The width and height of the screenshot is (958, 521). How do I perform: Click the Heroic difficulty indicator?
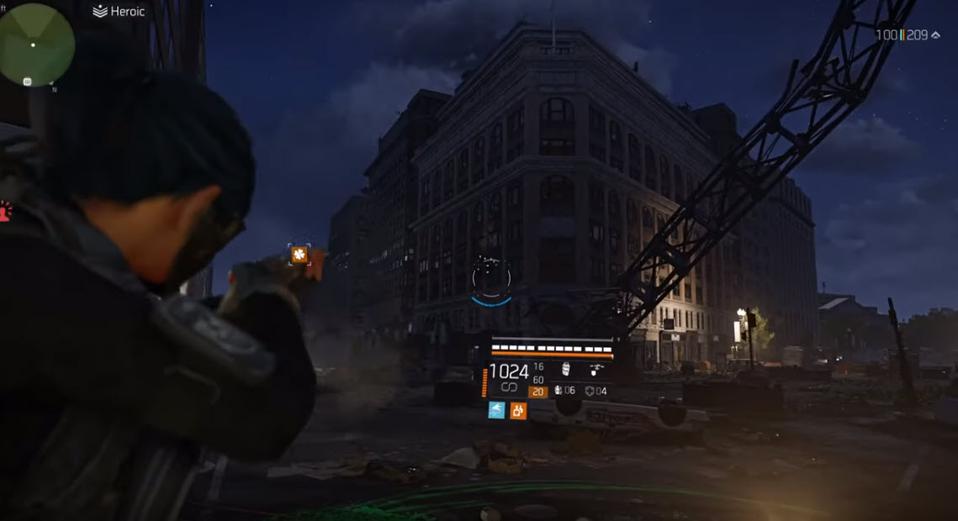pos(119,11)
